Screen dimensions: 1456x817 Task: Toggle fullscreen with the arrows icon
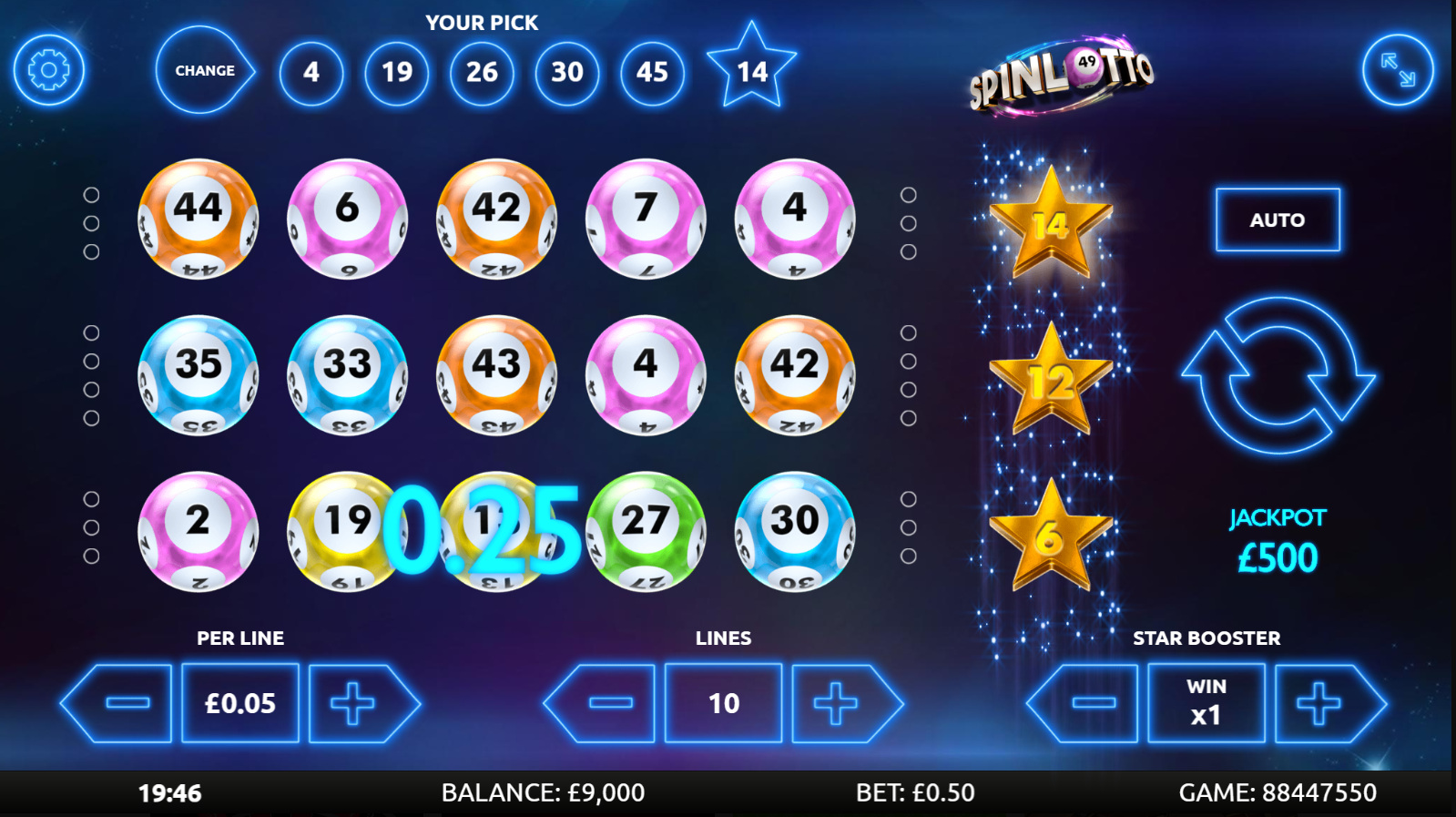click(1398, 70)
